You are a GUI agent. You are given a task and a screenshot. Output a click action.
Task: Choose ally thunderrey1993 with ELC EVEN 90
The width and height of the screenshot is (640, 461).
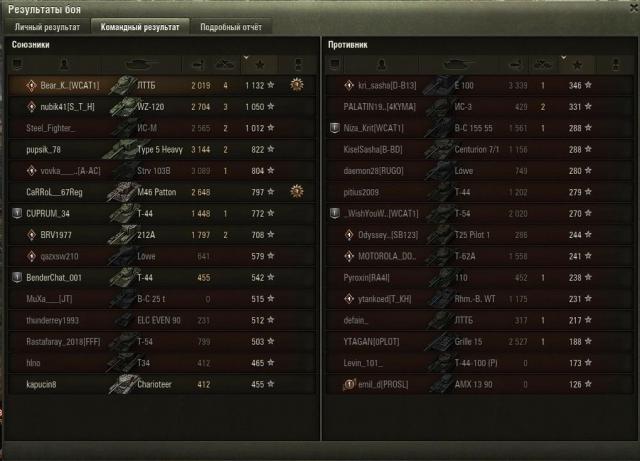tap(160, 320)
